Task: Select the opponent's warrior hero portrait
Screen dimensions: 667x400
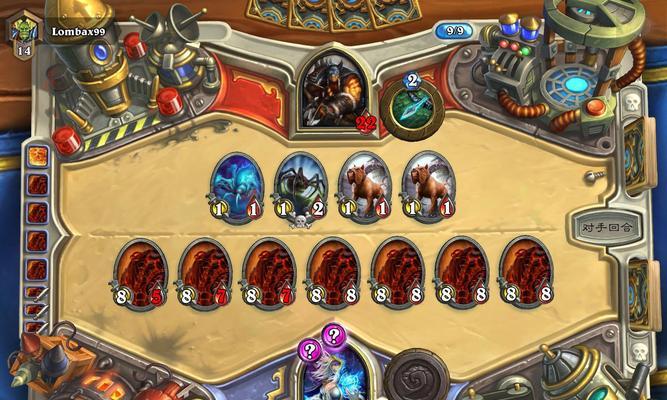Action: pos(334,91)
